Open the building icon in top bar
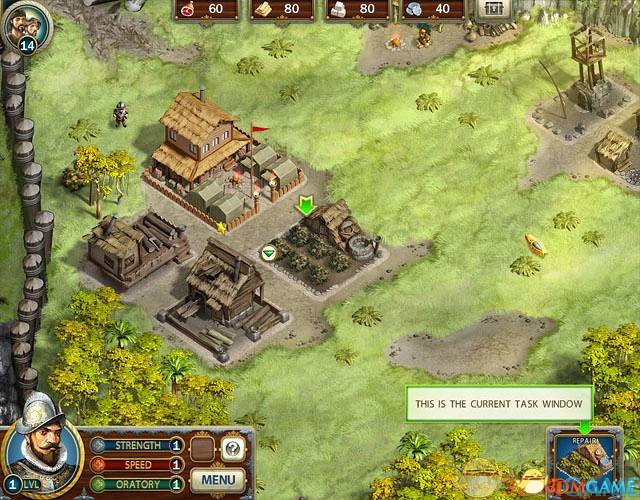This screenshot has height=500, width=640. click(491, 9)
